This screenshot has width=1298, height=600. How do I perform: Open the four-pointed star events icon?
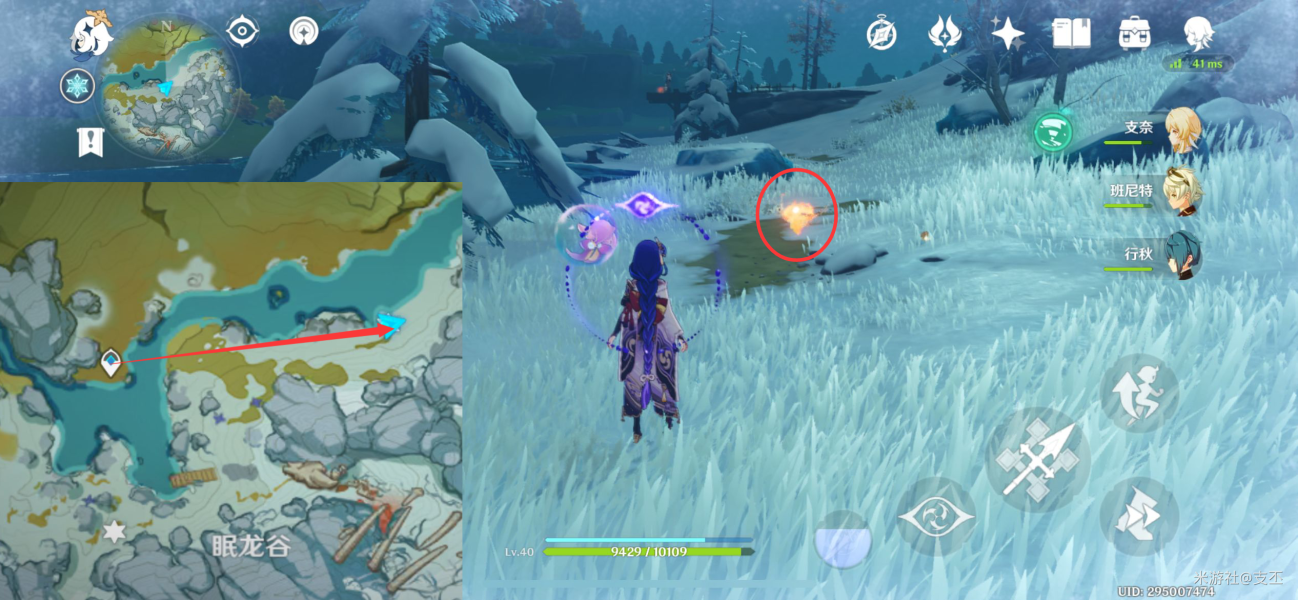point(1007,34)
